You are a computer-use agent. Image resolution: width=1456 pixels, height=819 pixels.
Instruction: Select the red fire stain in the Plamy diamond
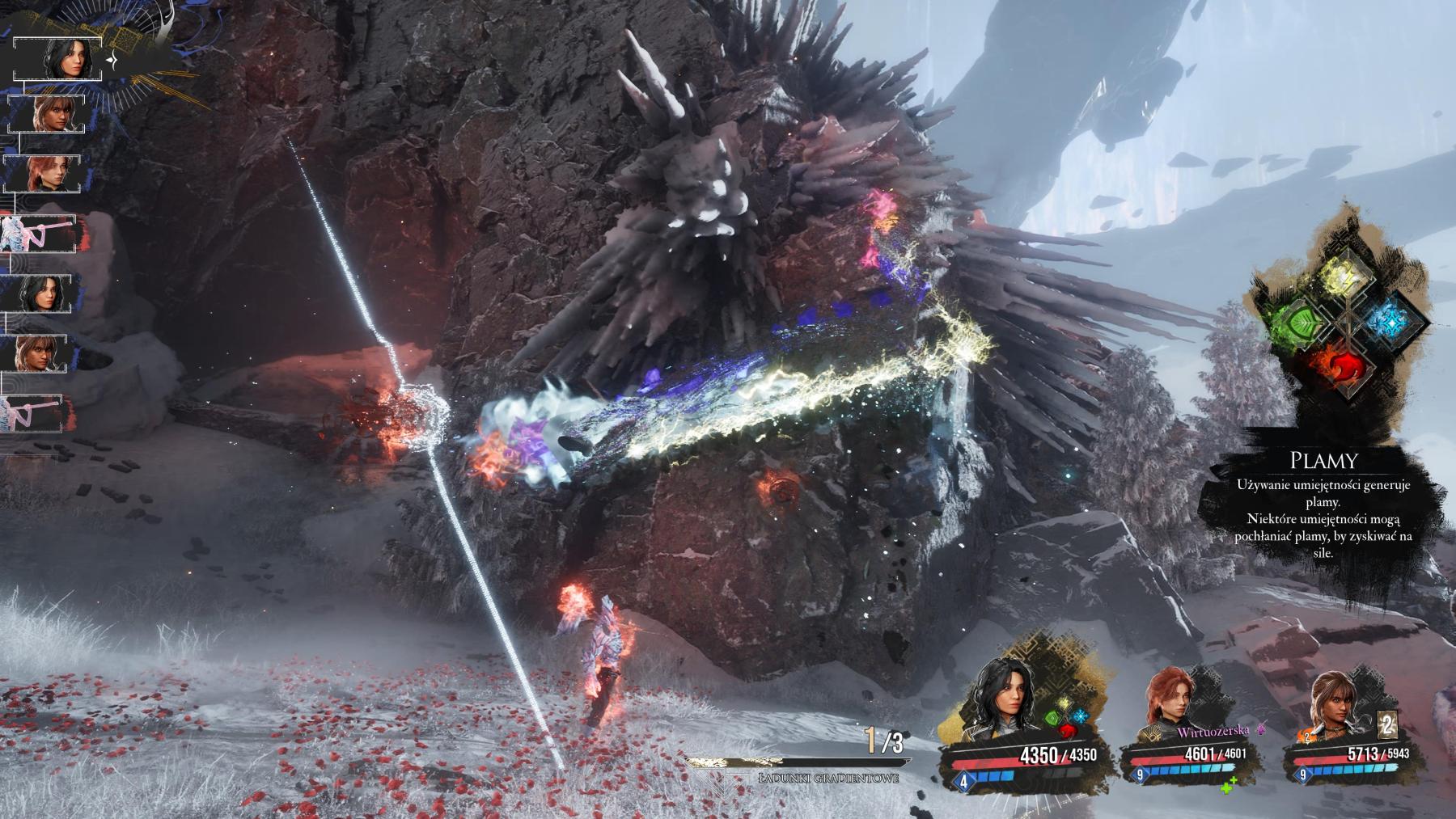[1344, 368]
